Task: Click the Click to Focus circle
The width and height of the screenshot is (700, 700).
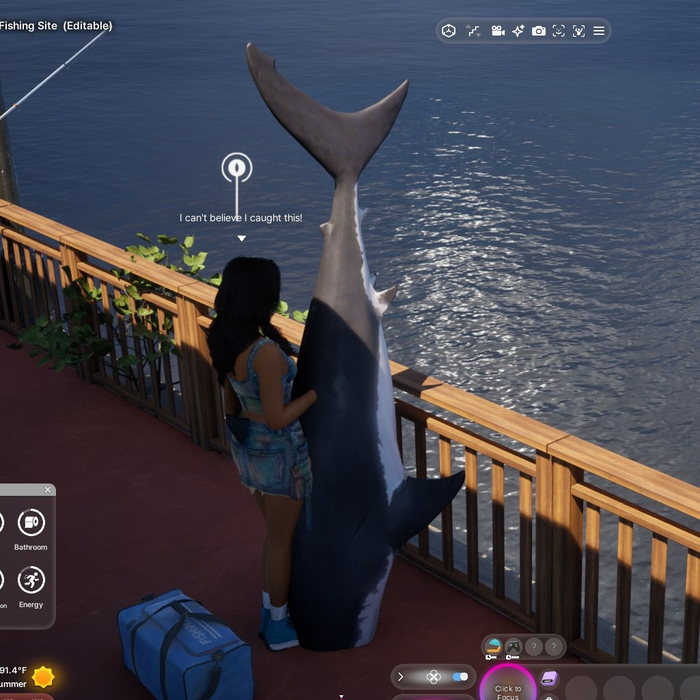Action: point(507,686)
